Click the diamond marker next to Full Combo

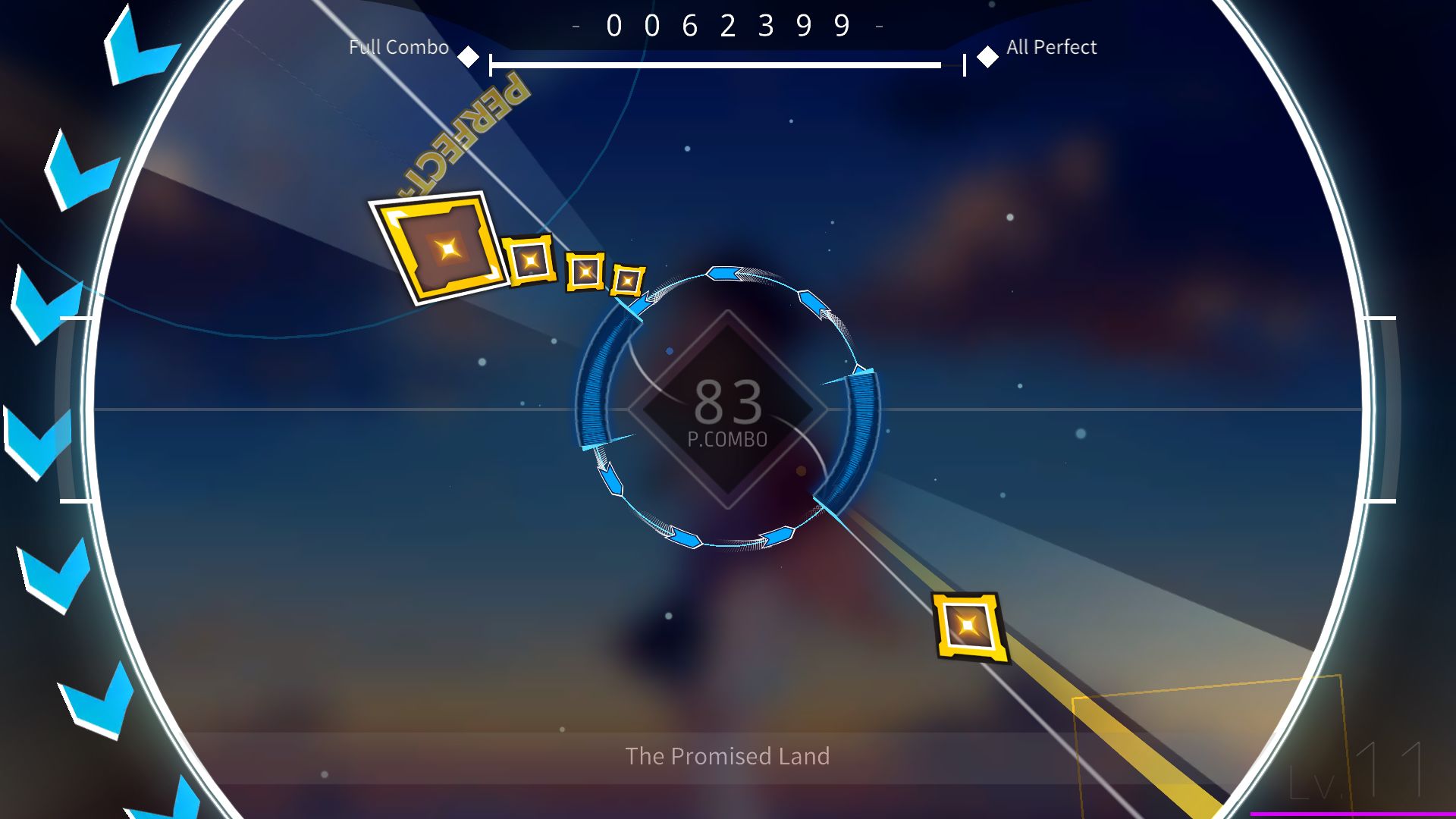tap(469, 55)
